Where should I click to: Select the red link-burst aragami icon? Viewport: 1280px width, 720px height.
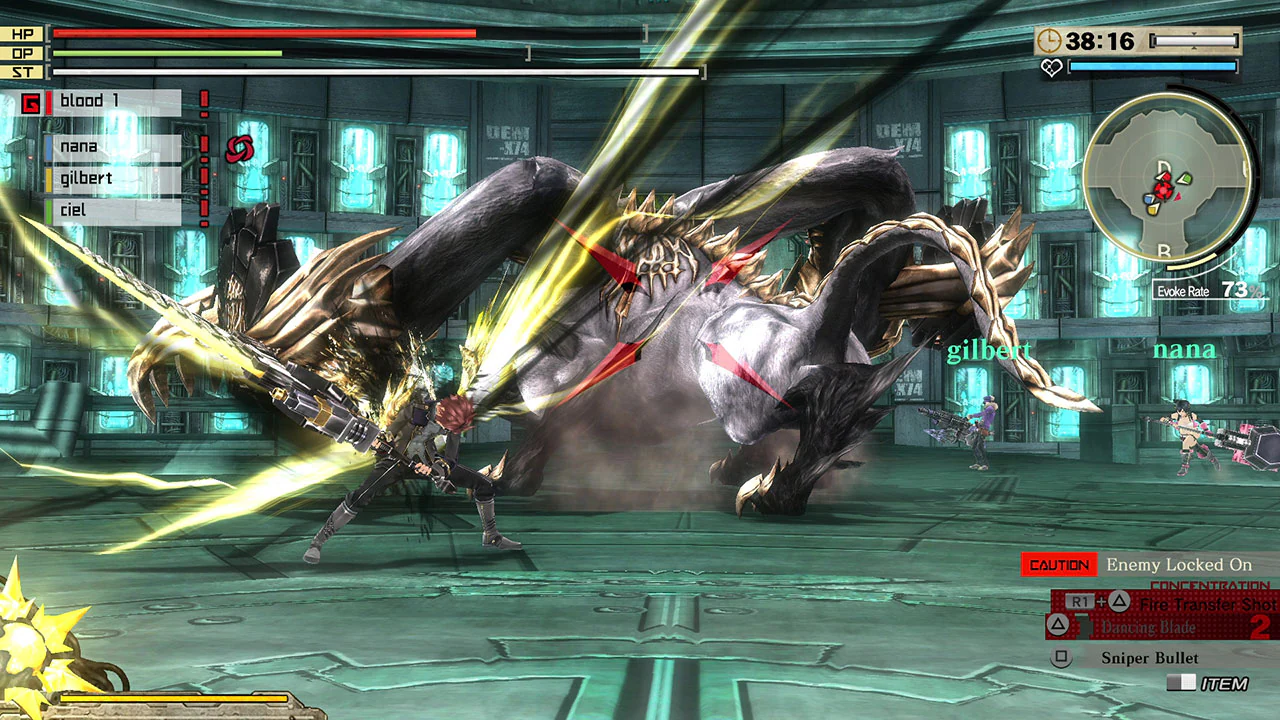237,148
